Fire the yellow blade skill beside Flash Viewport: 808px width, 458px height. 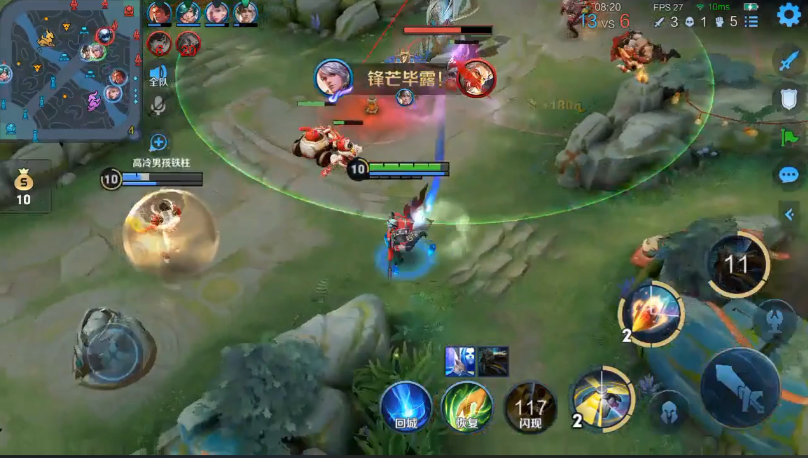click(x=601, y=398)
